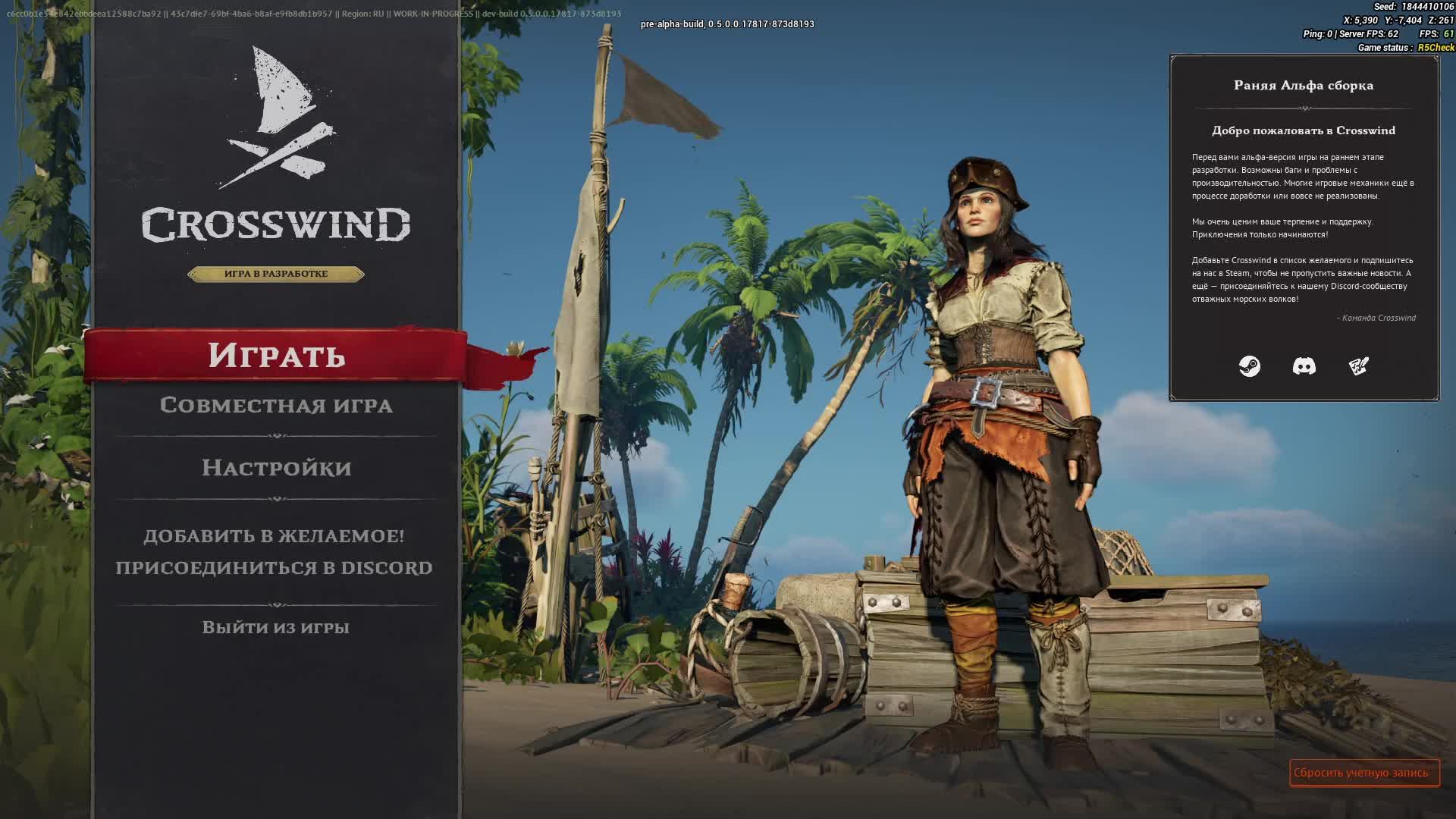
Task: Start the game with Играть
Action: tap(276, 355)
